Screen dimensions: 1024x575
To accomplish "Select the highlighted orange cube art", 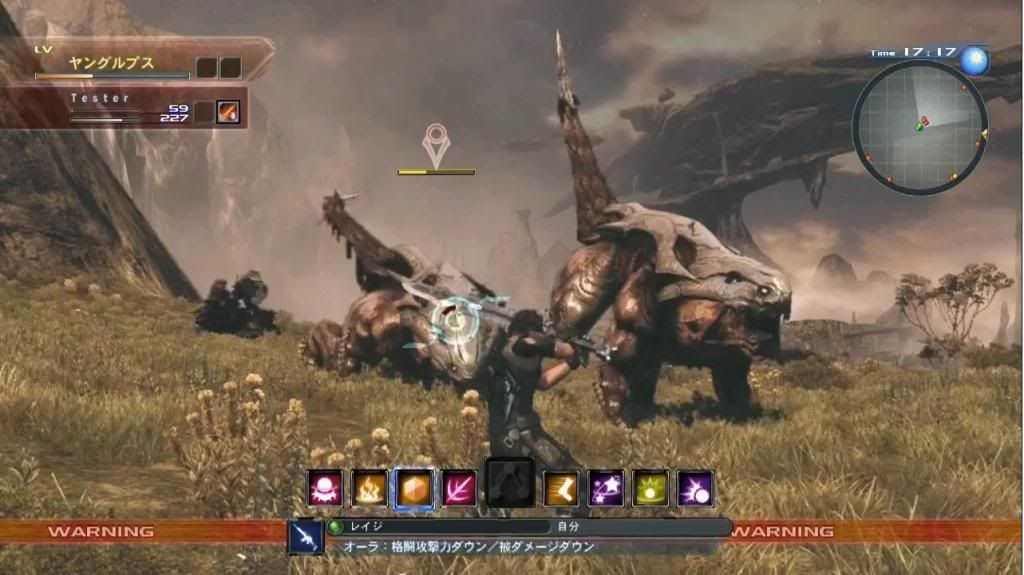I will click(x=414, y=488).
